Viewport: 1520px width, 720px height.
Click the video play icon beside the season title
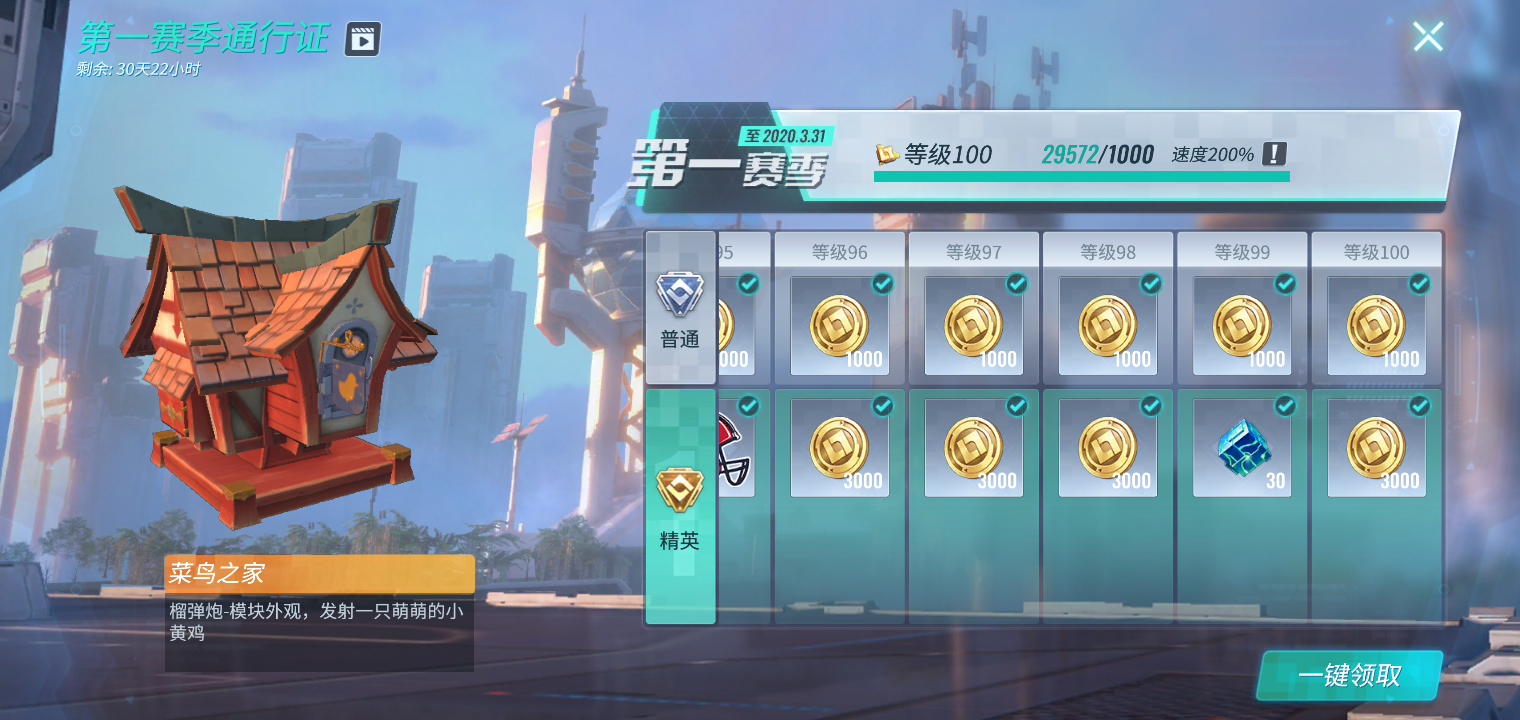[362, 37]
